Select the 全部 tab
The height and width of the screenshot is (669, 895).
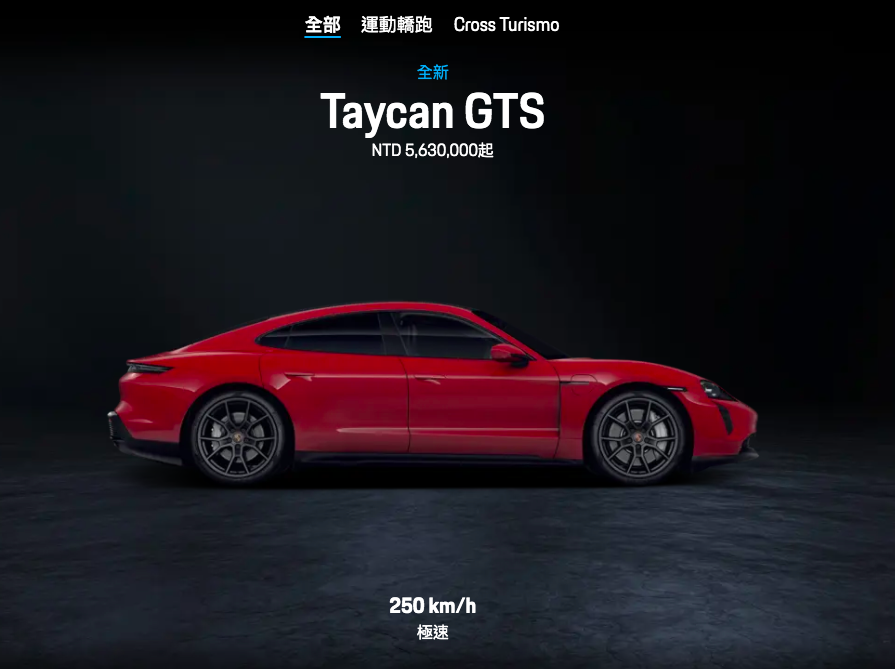[x=322, y=25]
